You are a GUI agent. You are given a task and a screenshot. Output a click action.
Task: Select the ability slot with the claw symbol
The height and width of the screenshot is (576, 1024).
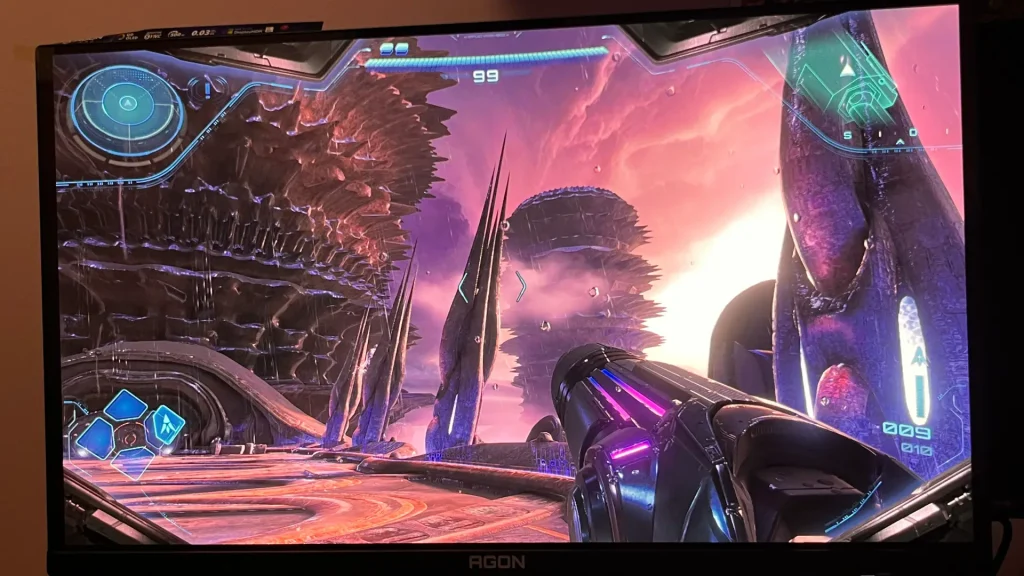164,424
